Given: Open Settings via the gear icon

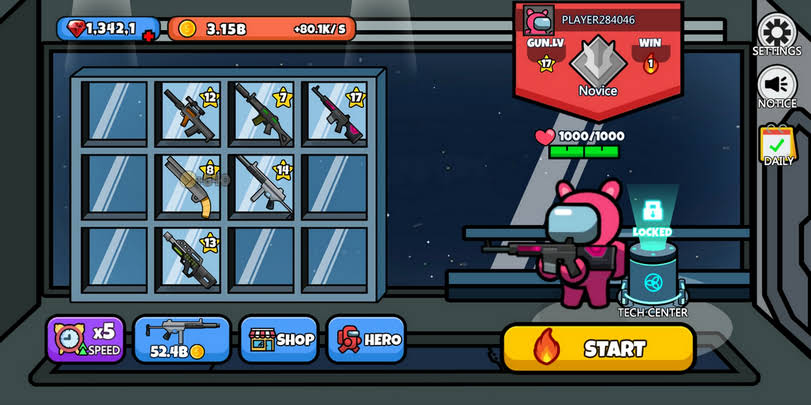Looking at the screenshot, I should 776,34.
